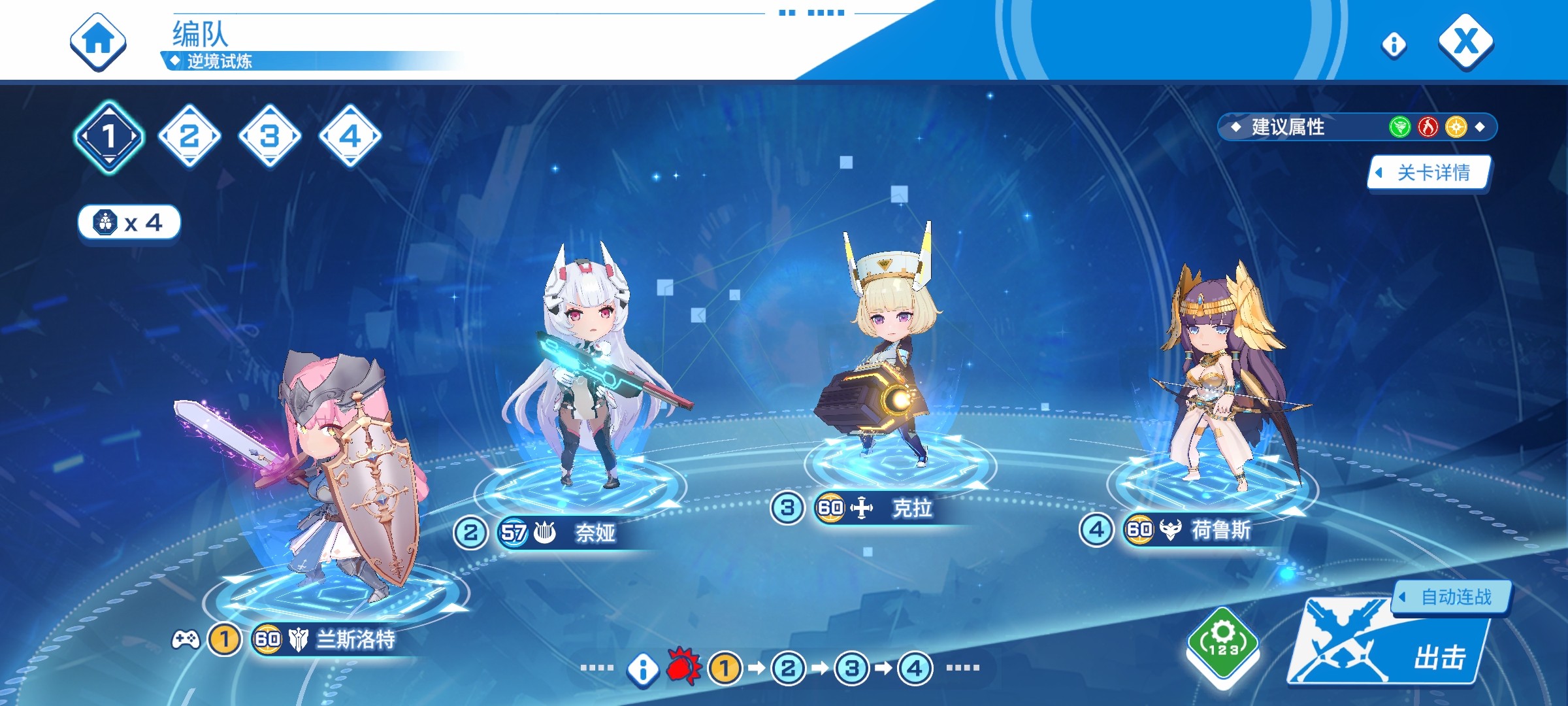This screenshot has height=706, width=1568.
Task: Select team preset 1
Action: (x=109, y=137)
